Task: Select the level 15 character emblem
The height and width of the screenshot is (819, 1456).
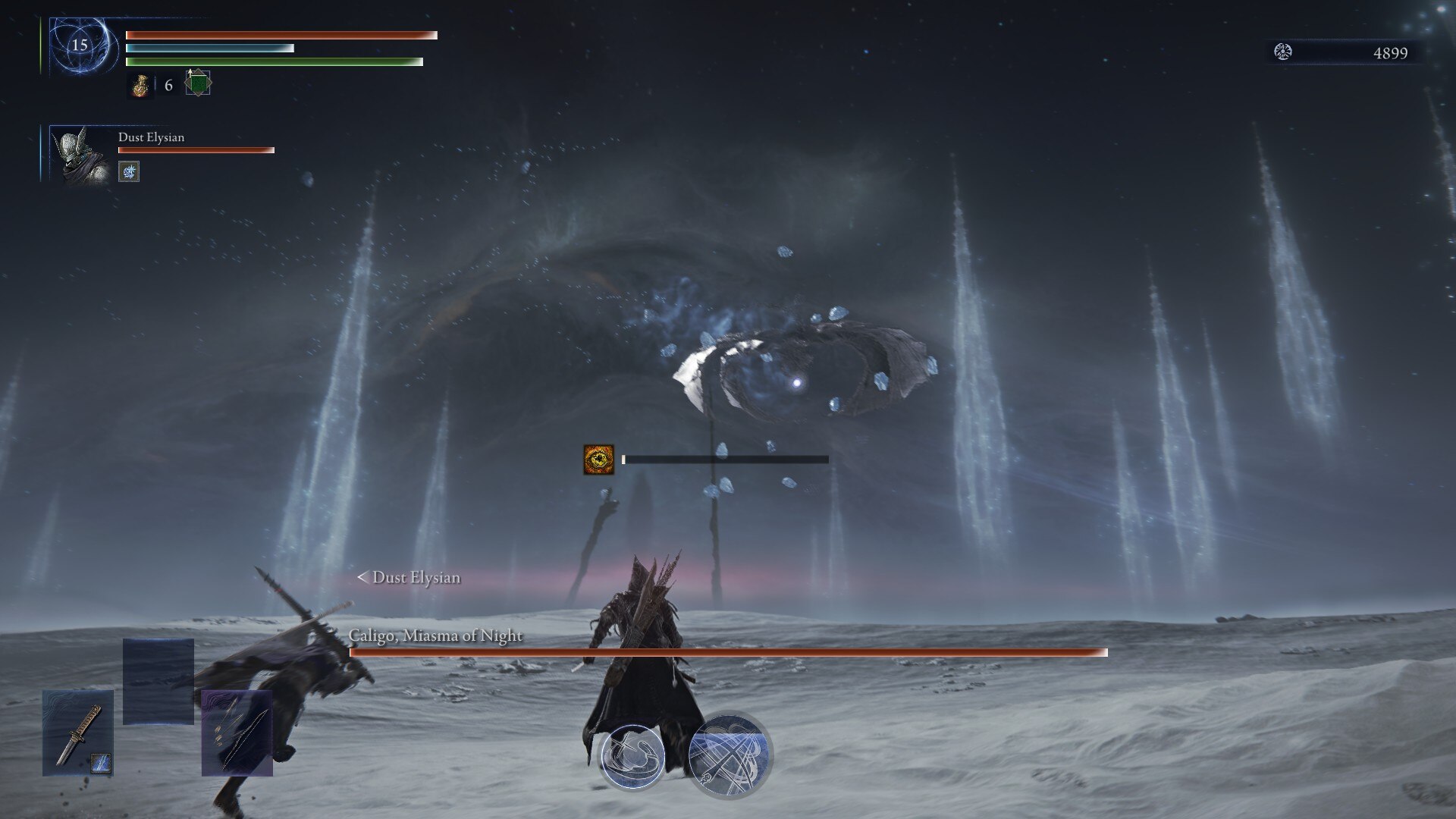Action: pos(80,45)
